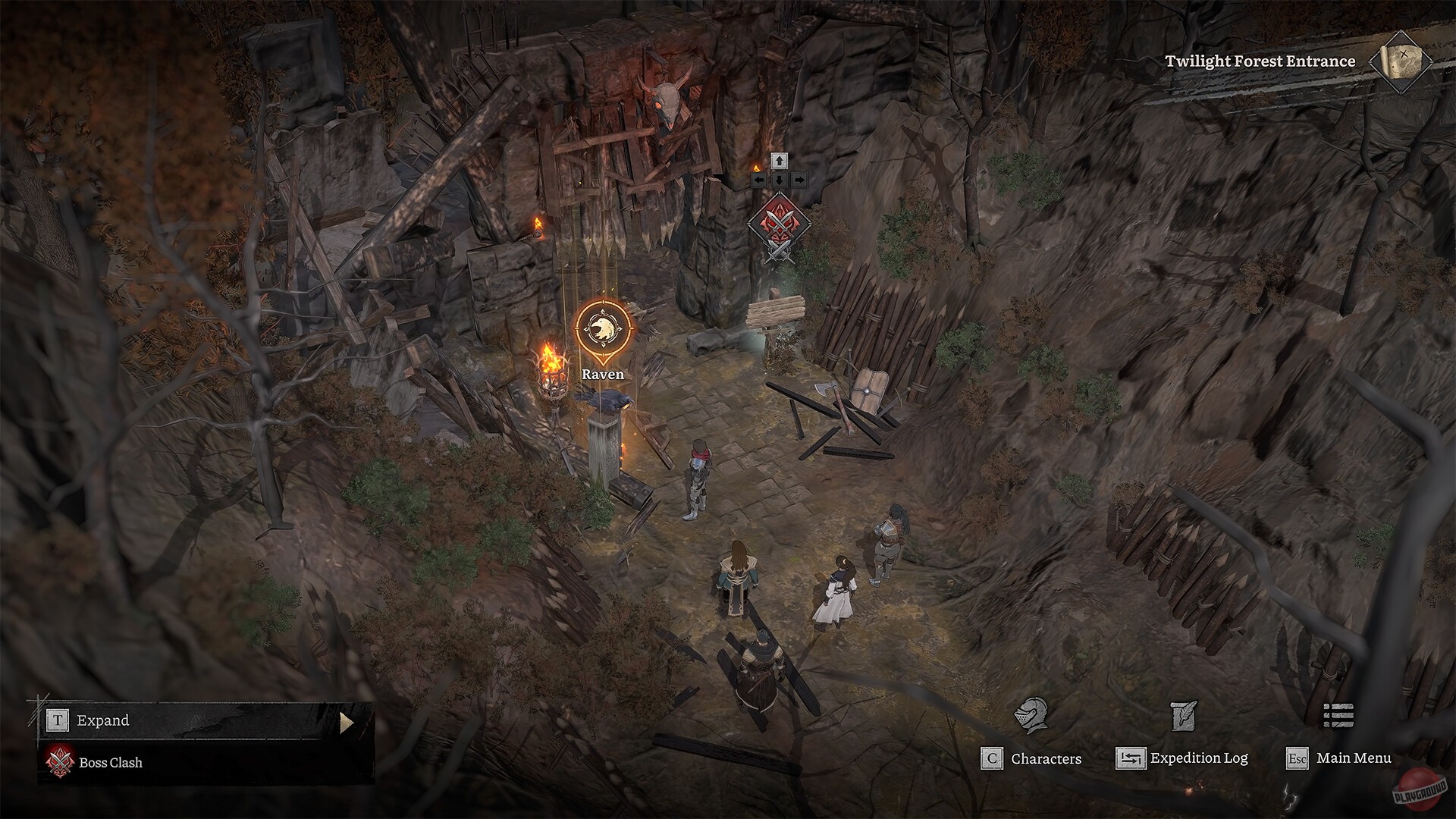Open the Expedition Log

(x=1198, y=758)
